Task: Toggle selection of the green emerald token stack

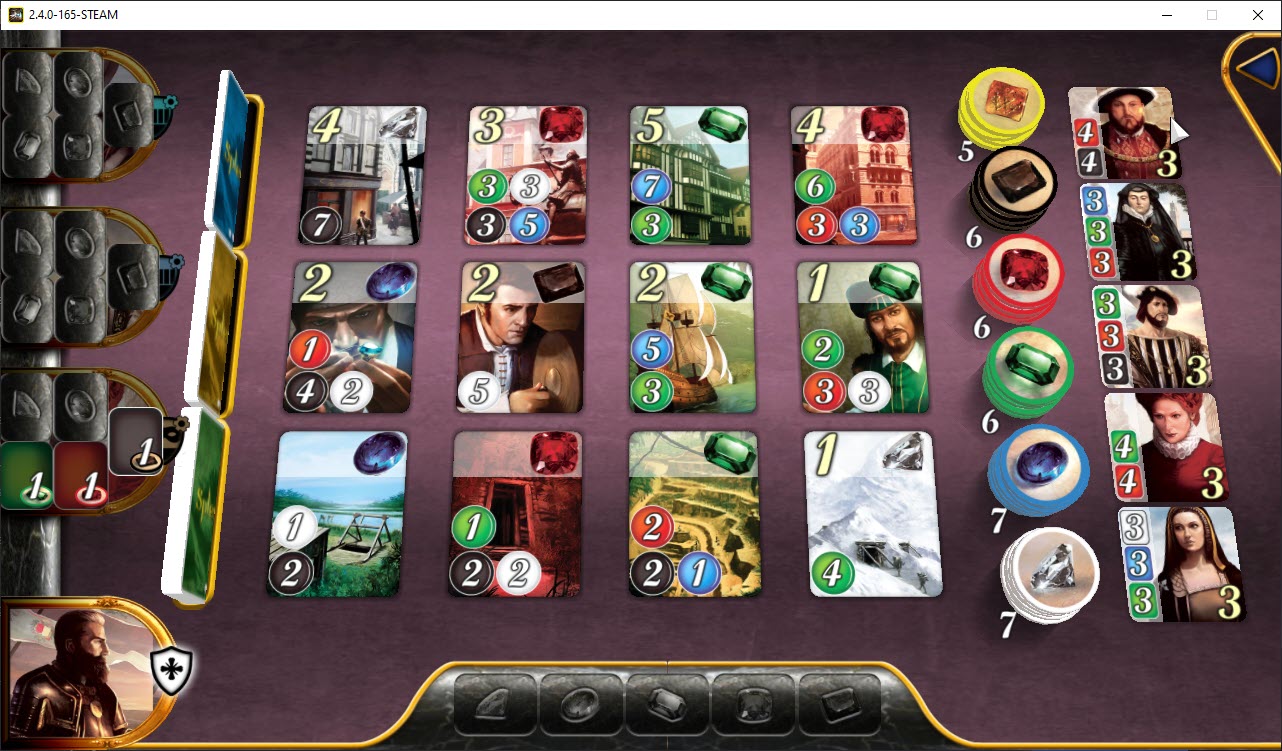Action: tap(1030, 370)
